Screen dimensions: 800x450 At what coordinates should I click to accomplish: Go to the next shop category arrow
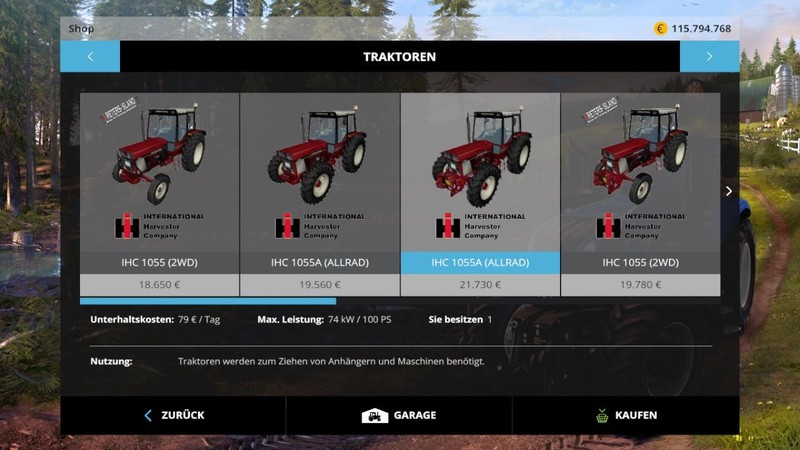click(x=709, y=57)
